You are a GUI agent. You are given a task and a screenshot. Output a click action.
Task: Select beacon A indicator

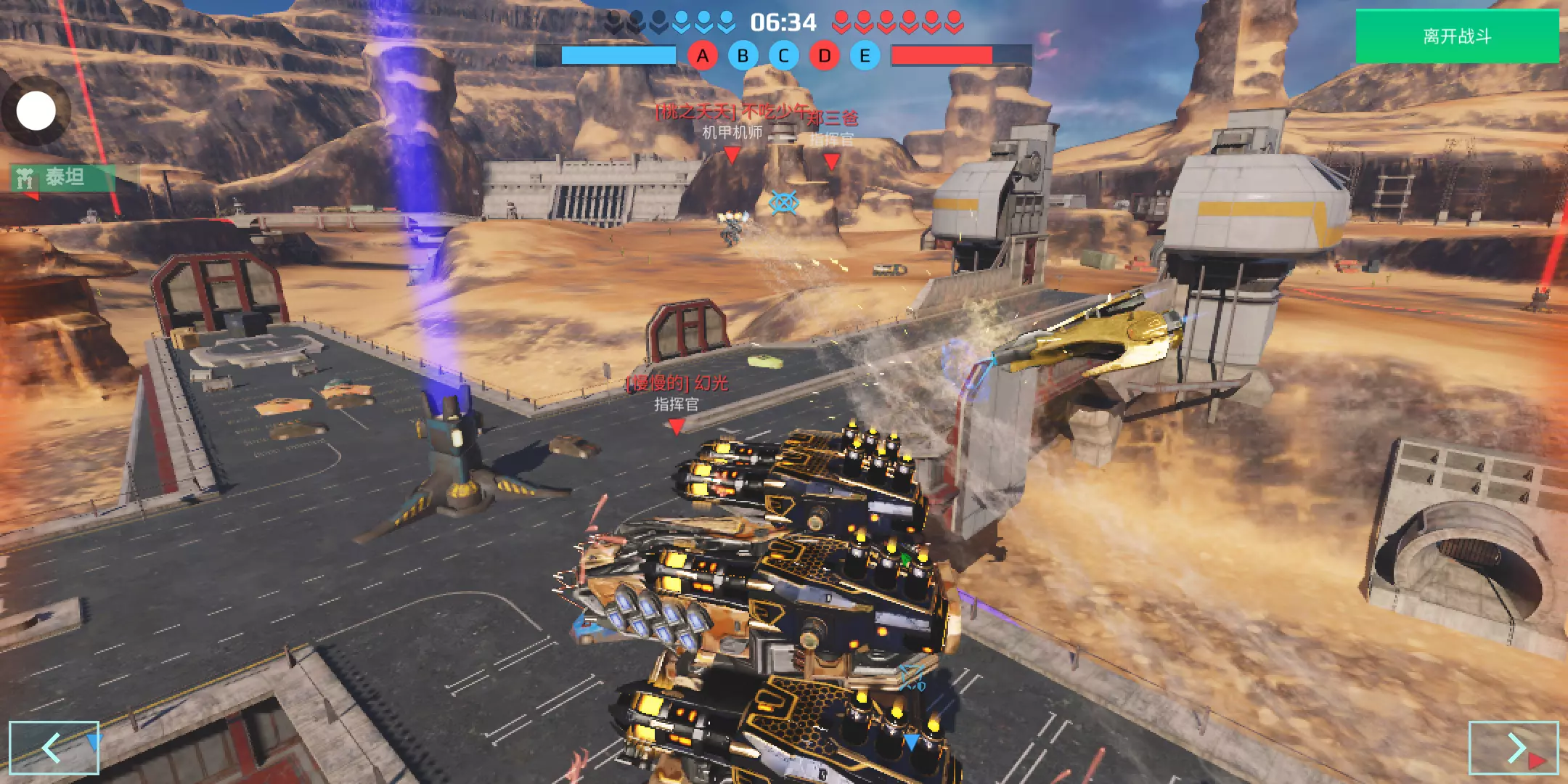(x=702, y=56)
